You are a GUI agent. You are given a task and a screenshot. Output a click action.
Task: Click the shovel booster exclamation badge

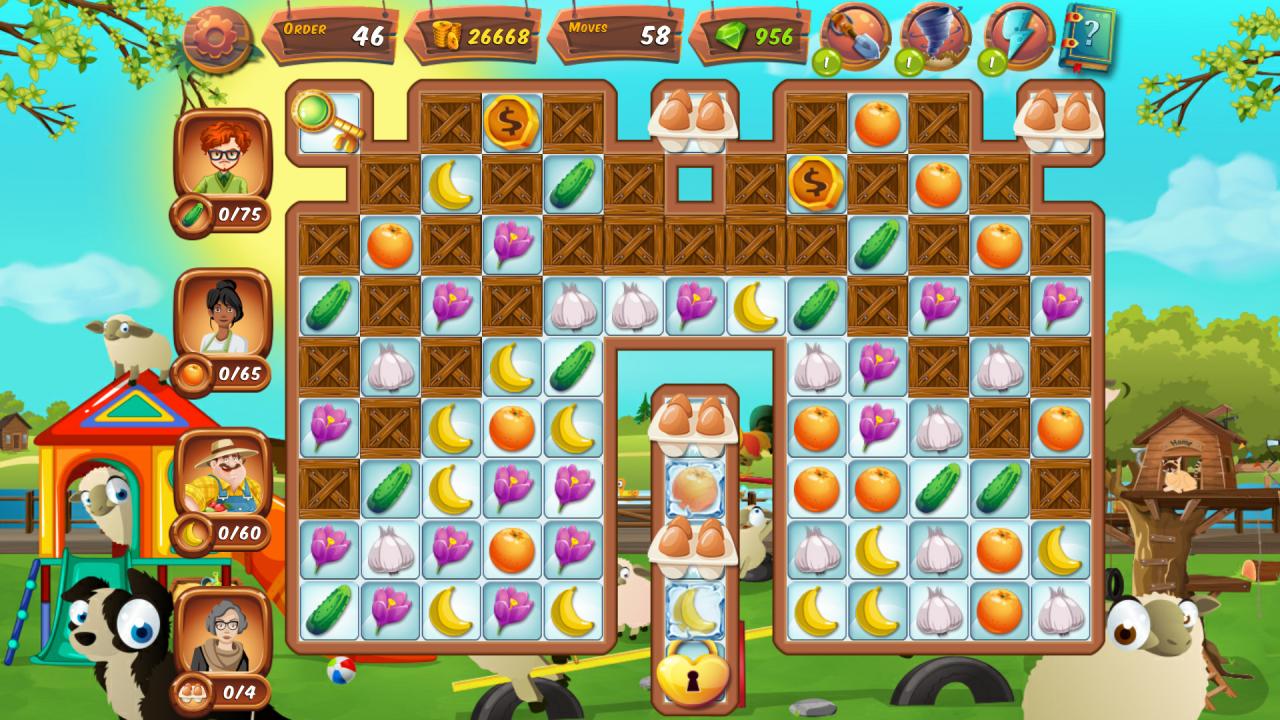826,59
